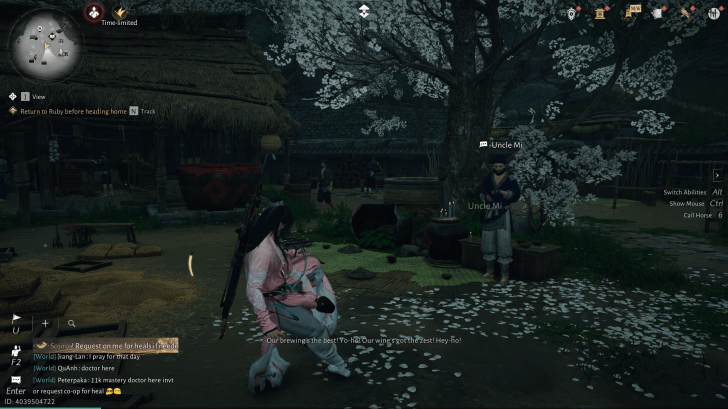Open the social friends icon
The image size is (728, 409).
point(16,352)
